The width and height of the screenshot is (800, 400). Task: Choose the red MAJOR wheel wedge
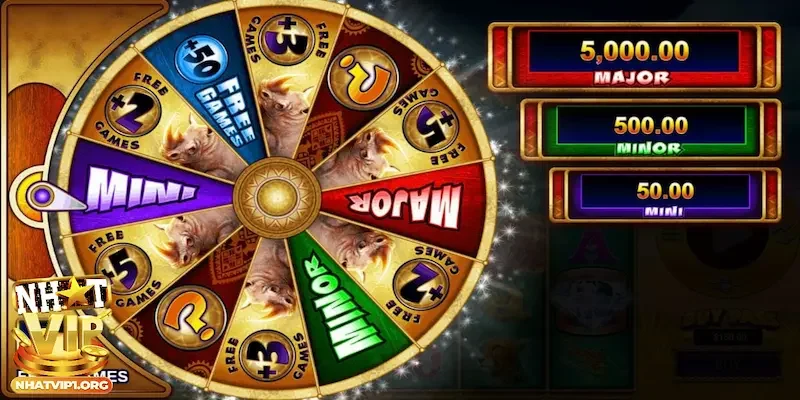pos(400,201)
